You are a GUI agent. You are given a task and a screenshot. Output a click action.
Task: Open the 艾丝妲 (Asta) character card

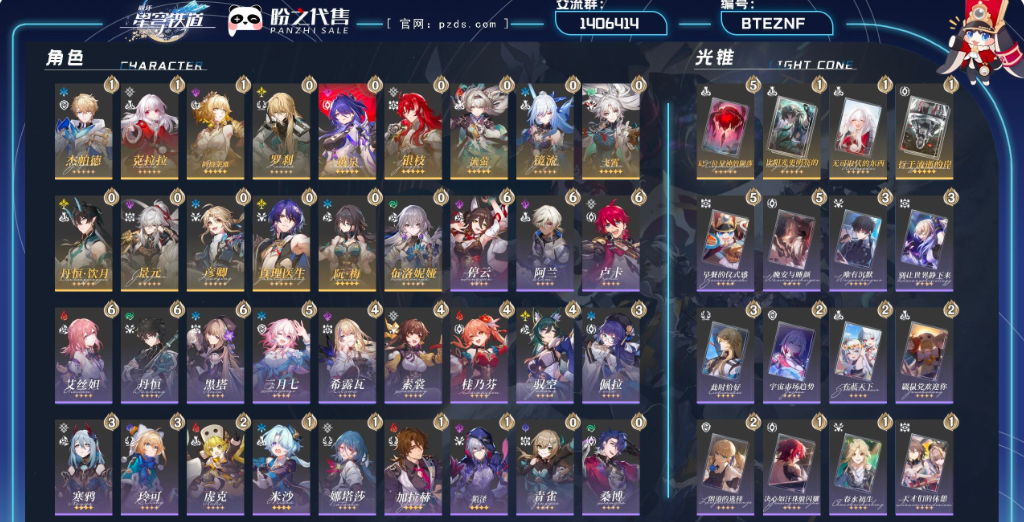click(x=83, y=355)
